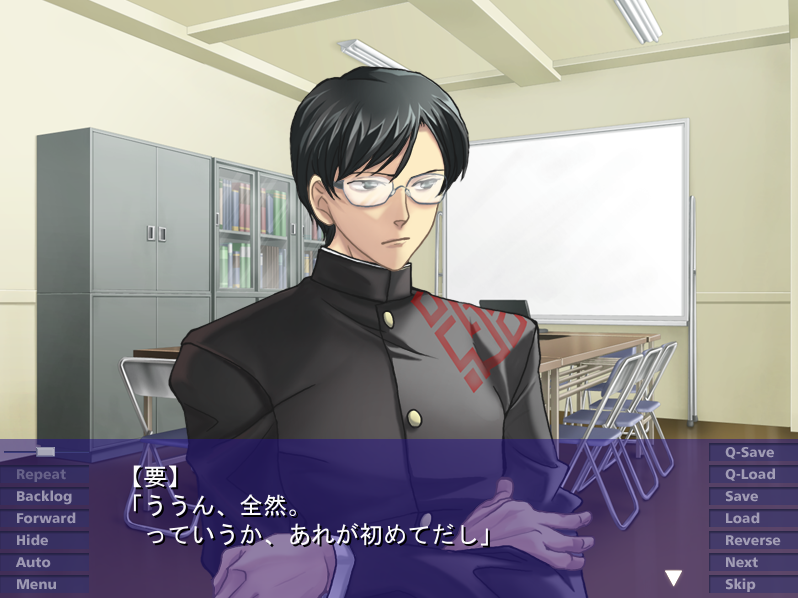The width and height of the screenshot is (798, 598).
Task: Open the Backlog of past dialogue
Action: tap(44, 497)
